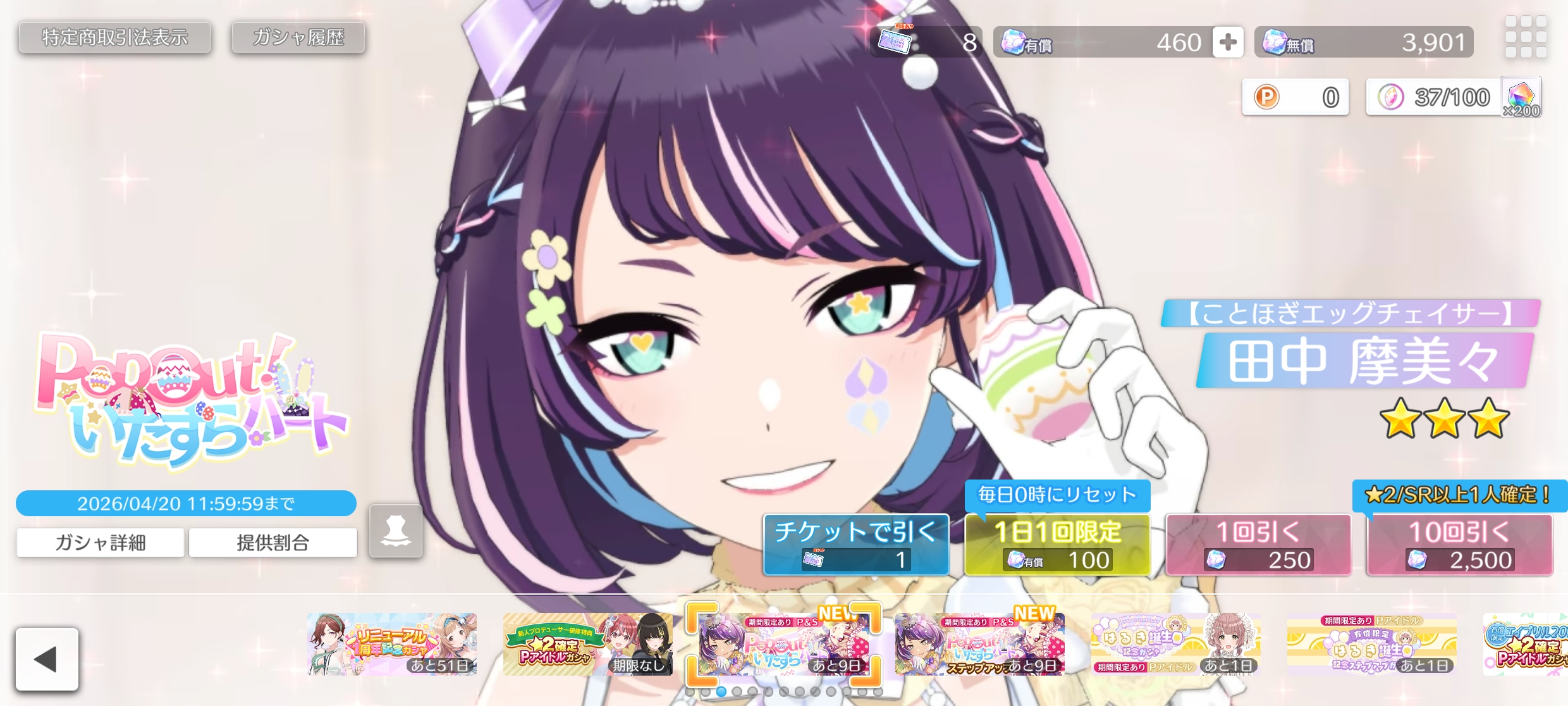Image resolution: width=1568 pixels, height=706 pixels.
Task: Pick the 有償限定 はるき誕生 step-up banner
Action: click(1371, 644)
